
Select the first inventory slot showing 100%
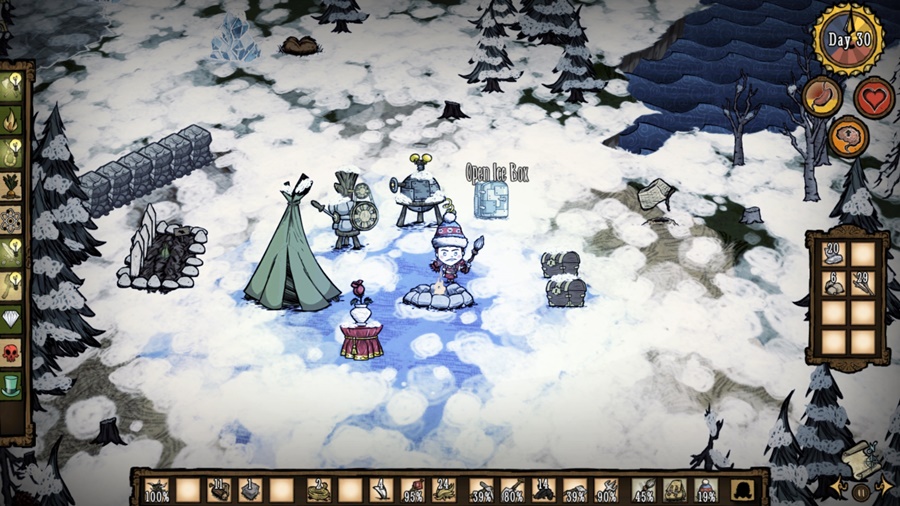pyautogui.click(x=157, y=490)
